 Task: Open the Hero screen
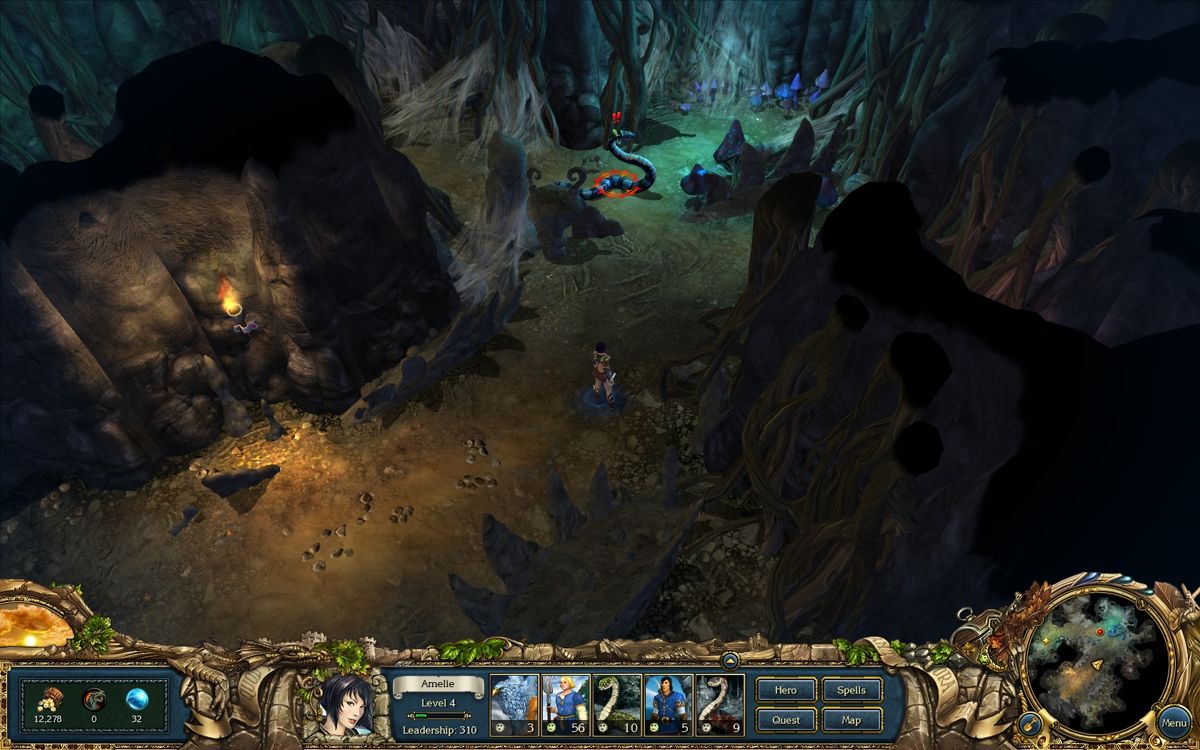pos(785,690)
